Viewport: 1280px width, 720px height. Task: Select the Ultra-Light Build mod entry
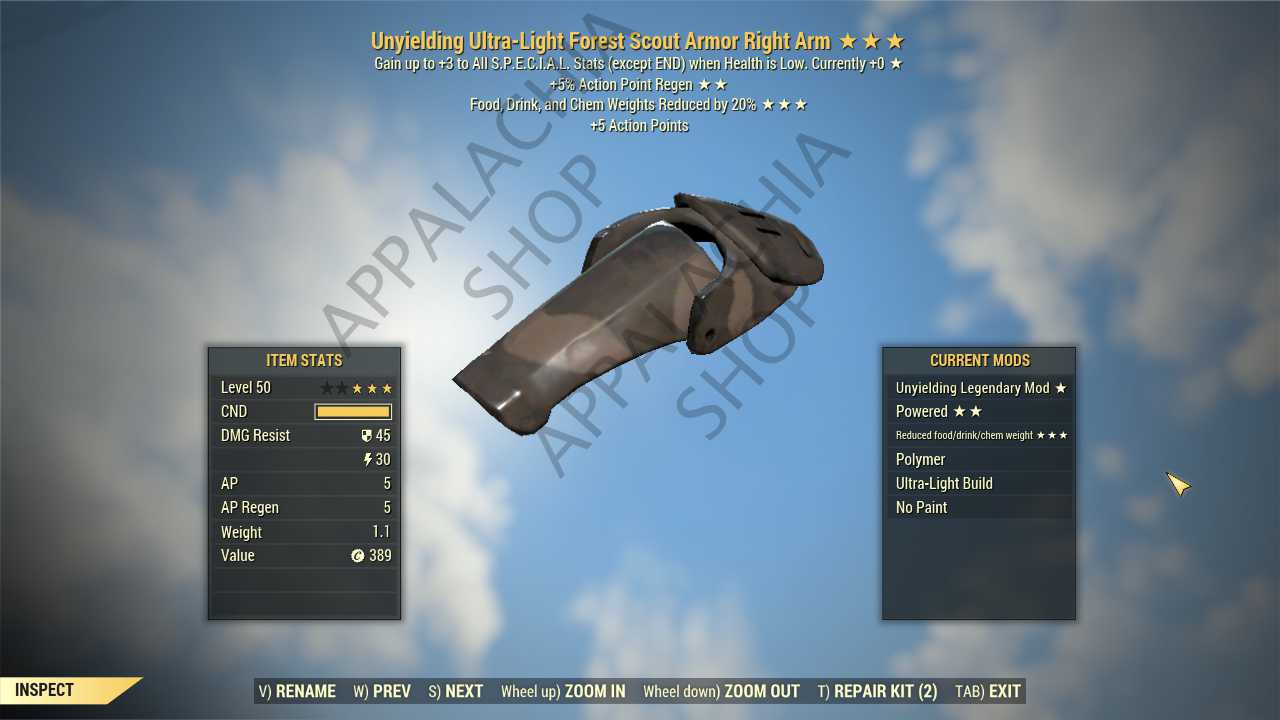979,484
